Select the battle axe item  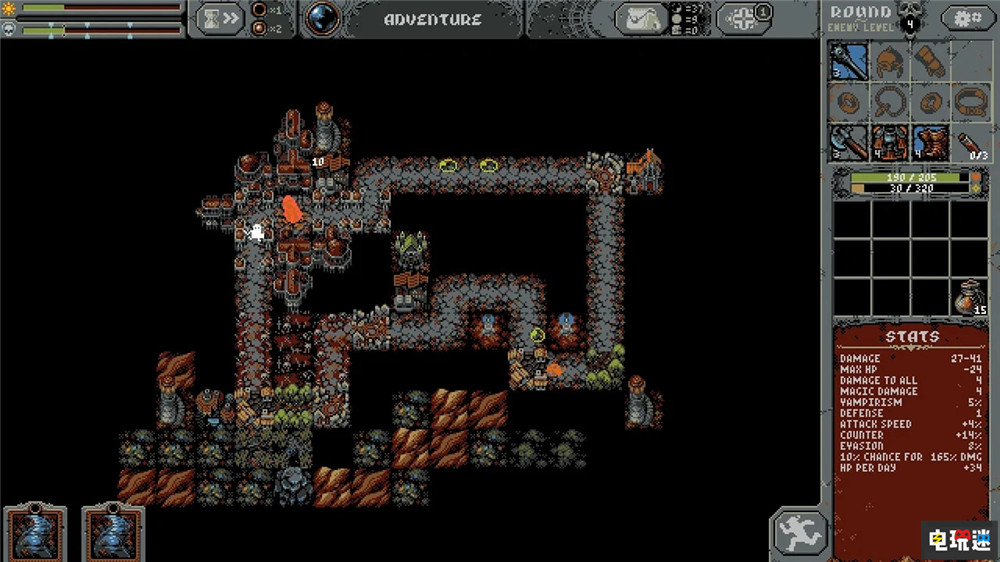(848, 142)
